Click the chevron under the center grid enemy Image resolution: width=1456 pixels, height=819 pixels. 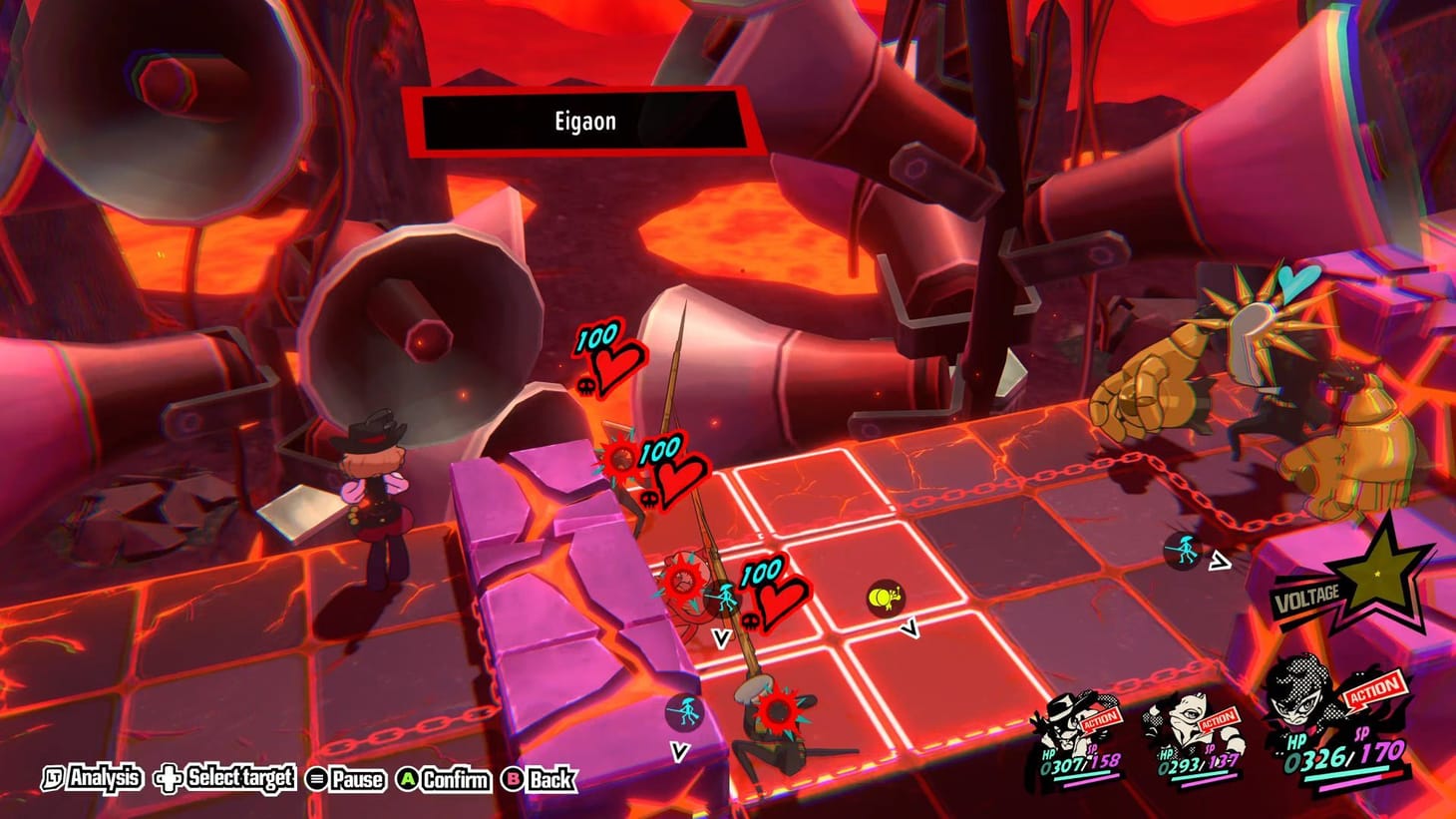(x=909, y=626)
